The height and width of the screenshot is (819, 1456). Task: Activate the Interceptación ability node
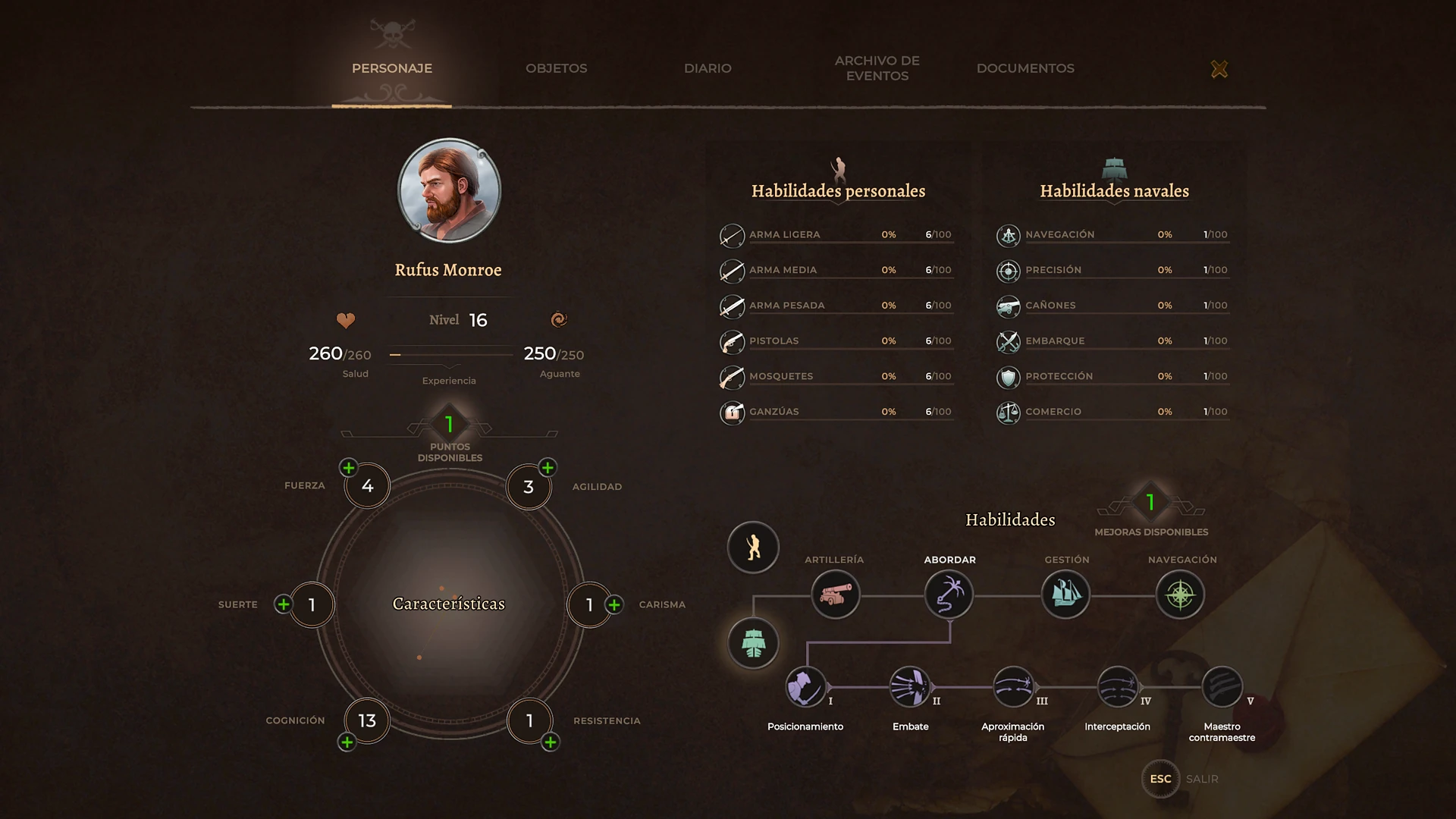[1116, 689]
